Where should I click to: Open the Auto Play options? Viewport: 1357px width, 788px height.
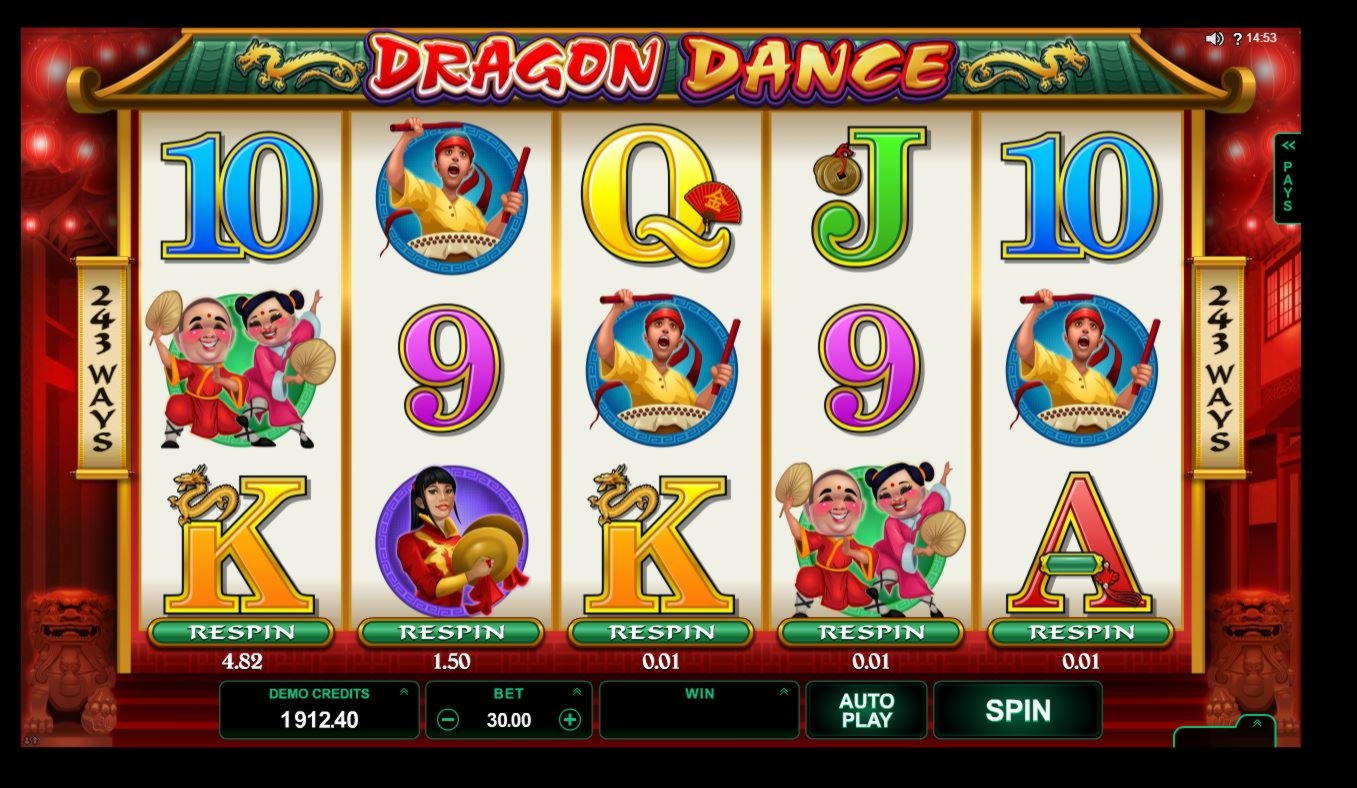(866, 710)
